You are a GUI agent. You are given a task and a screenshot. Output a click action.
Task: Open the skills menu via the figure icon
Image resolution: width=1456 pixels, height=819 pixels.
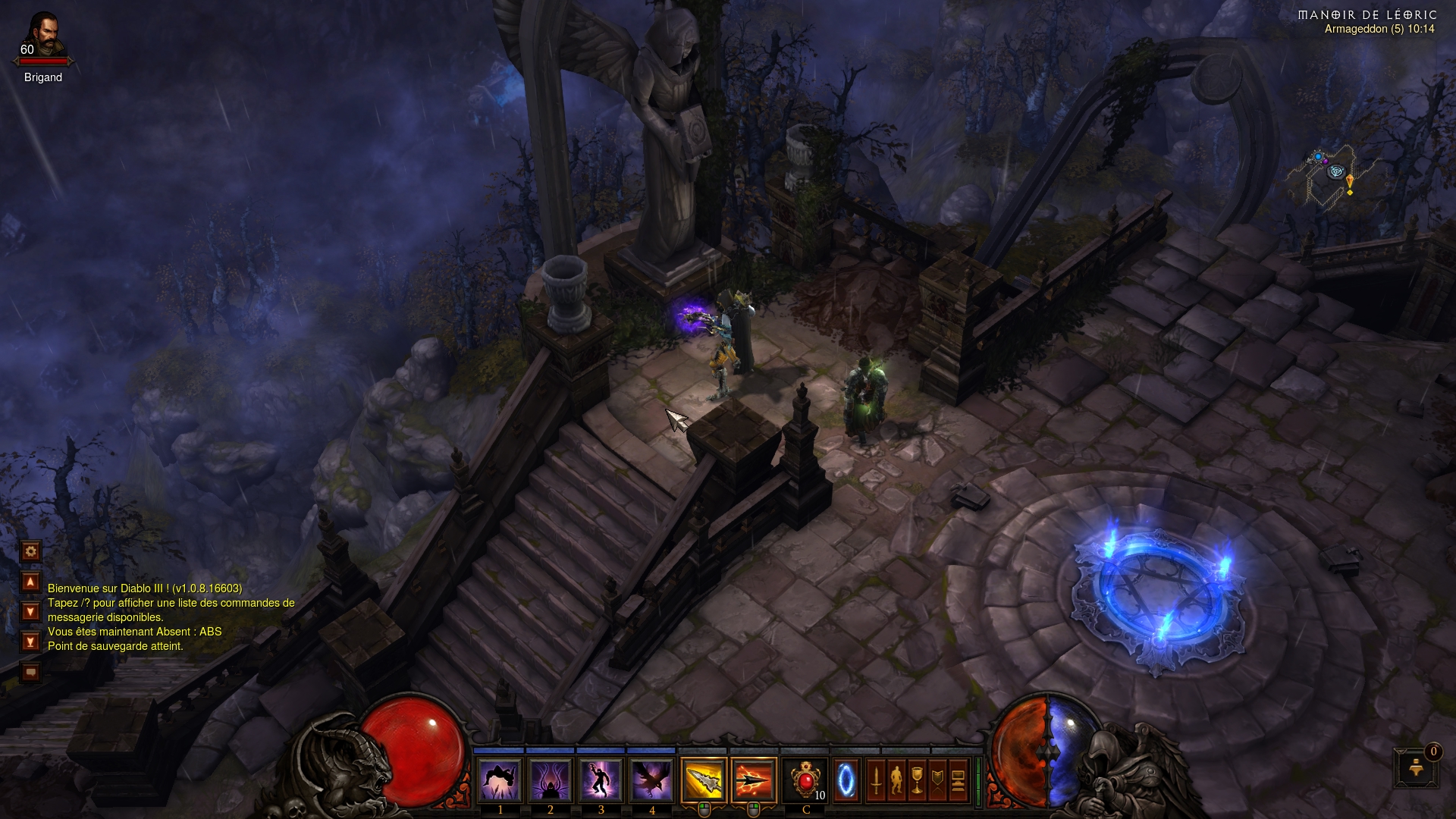(x=896, y=780)
